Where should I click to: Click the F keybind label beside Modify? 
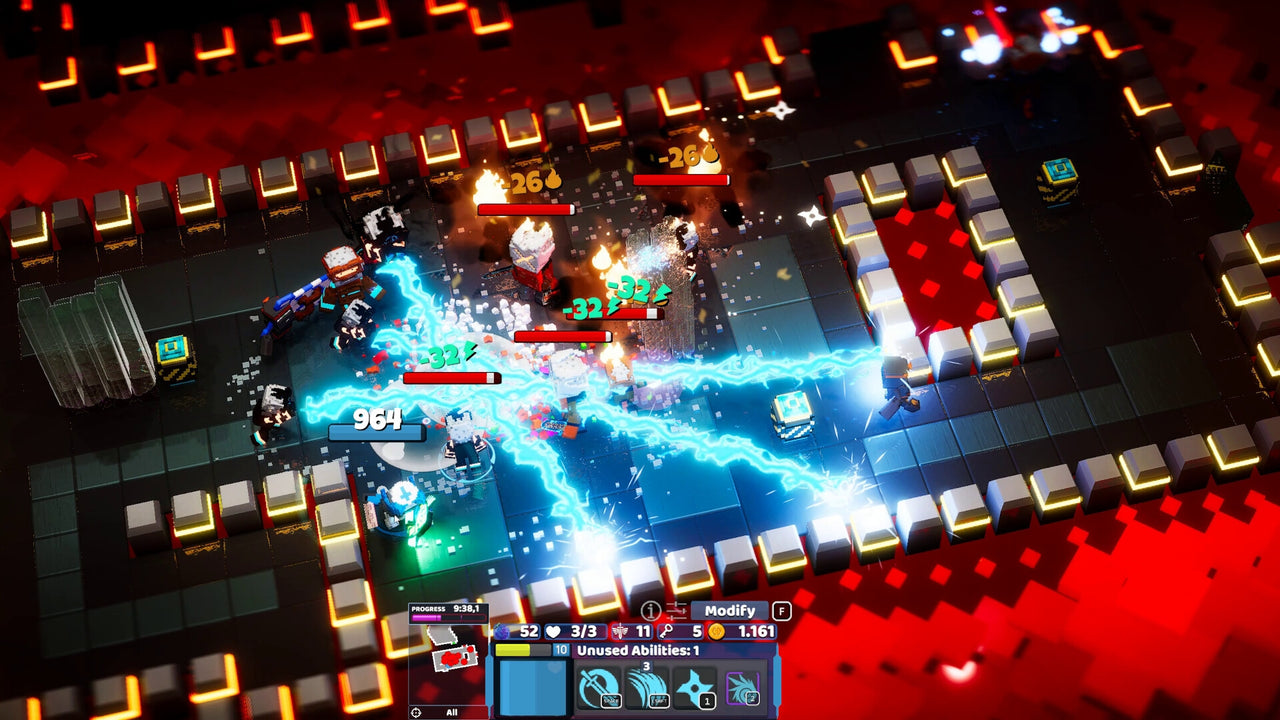point(781,612)
